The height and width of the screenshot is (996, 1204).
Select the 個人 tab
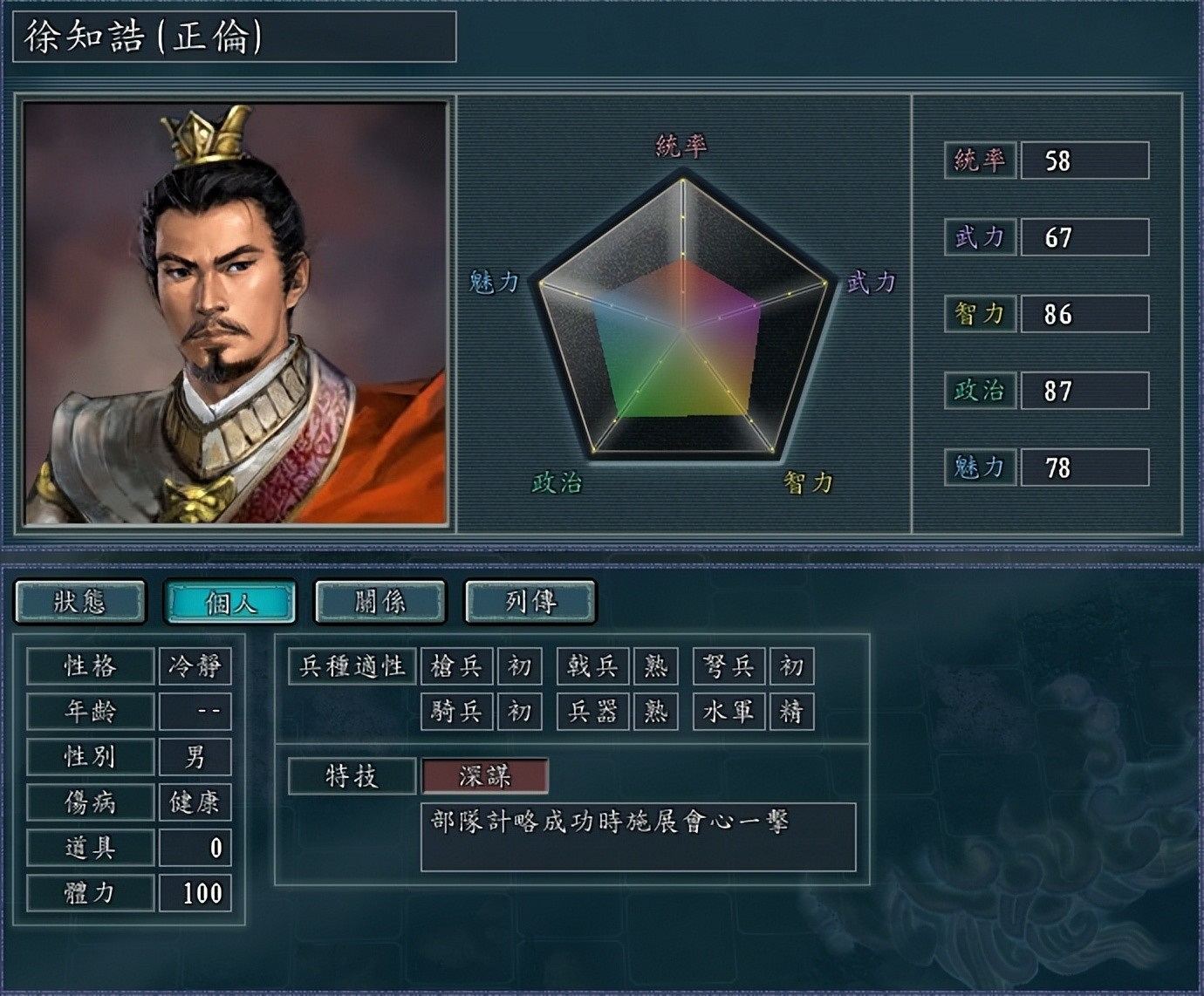click(x=230, y=602)
